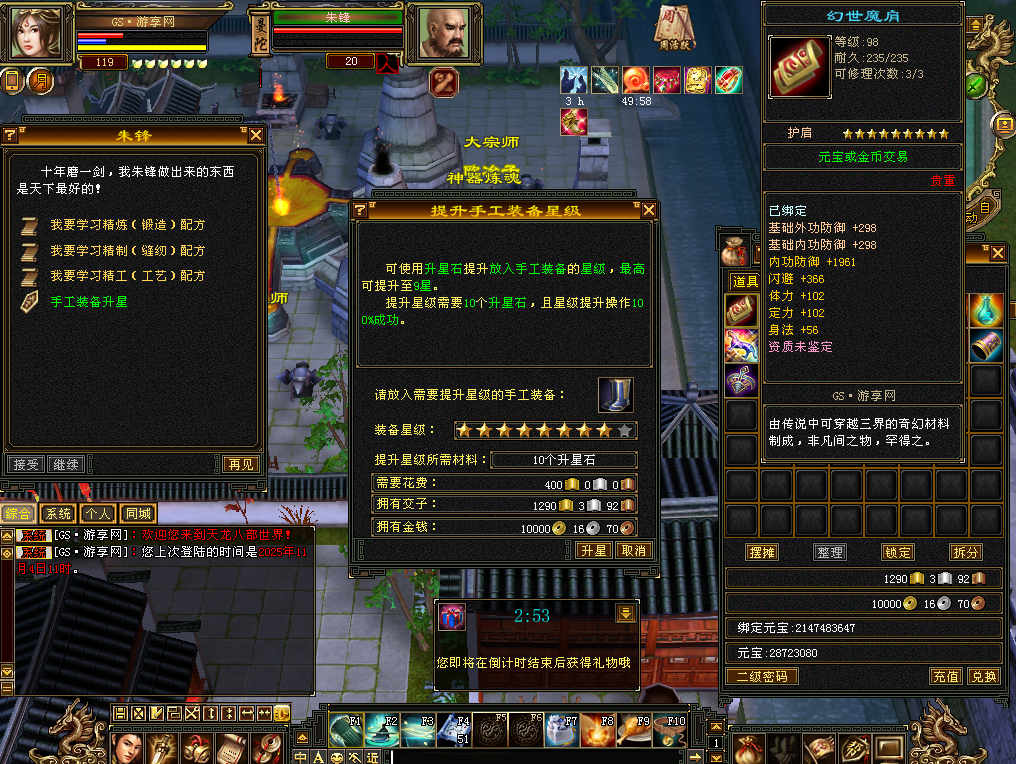Image resolution: width=1016 pixels, height=764 pixels.
Task: Cancel the star upgrade with 取消
Action: [x=633, y=551]
